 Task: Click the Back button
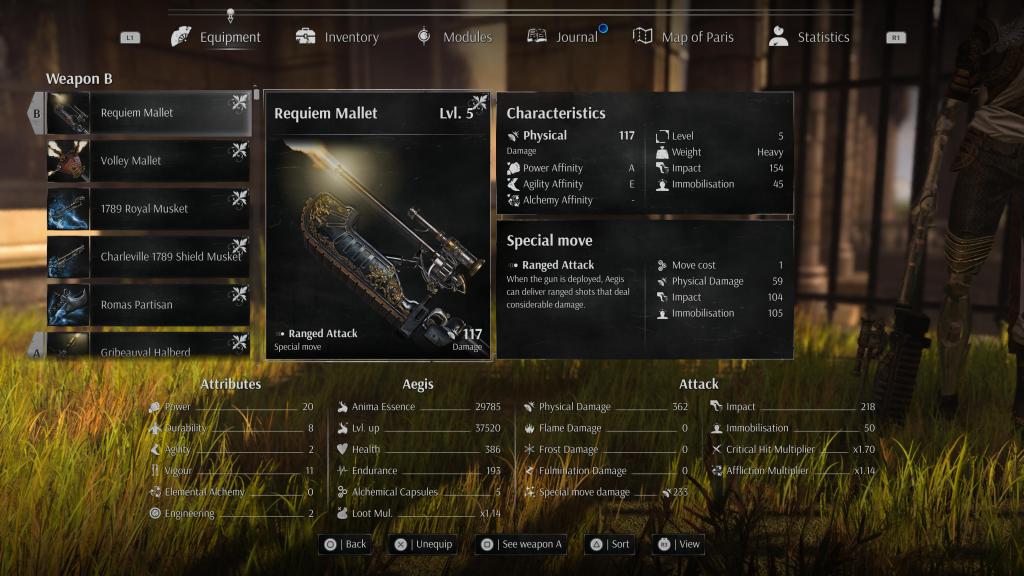344,544
